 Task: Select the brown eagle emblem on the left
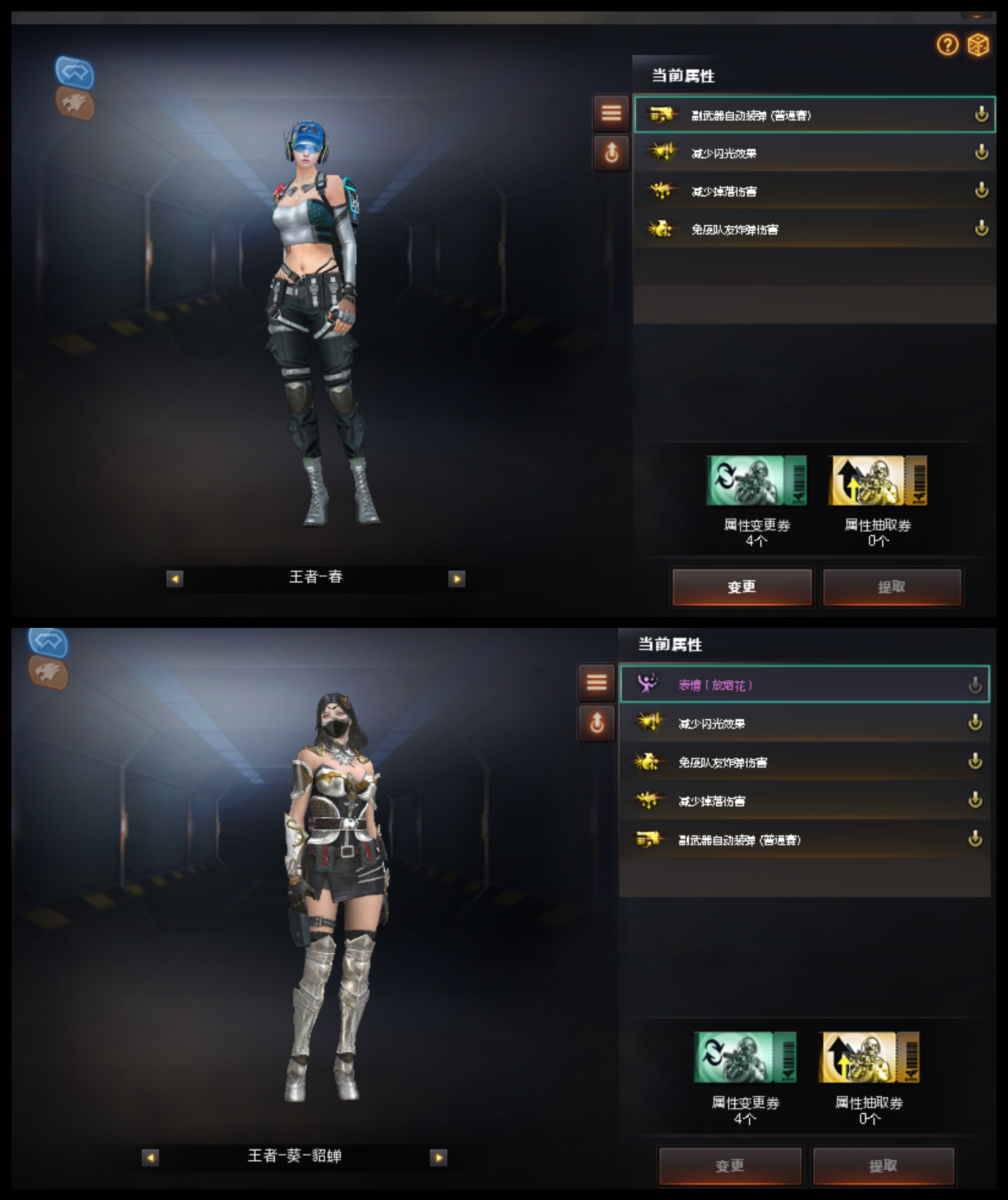76,104
